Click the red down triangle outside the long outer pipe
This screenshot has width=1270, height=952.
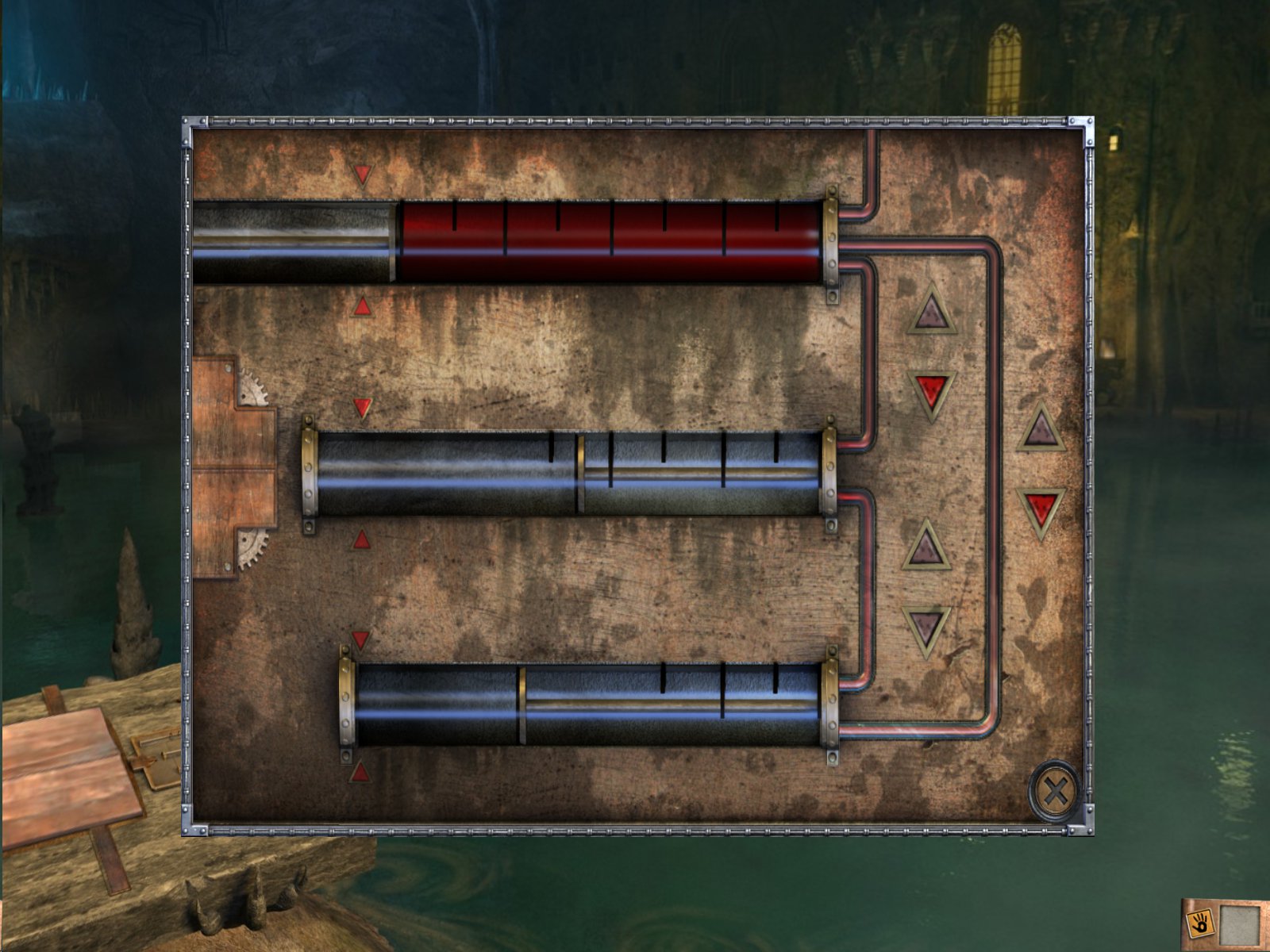[1041, 509]
